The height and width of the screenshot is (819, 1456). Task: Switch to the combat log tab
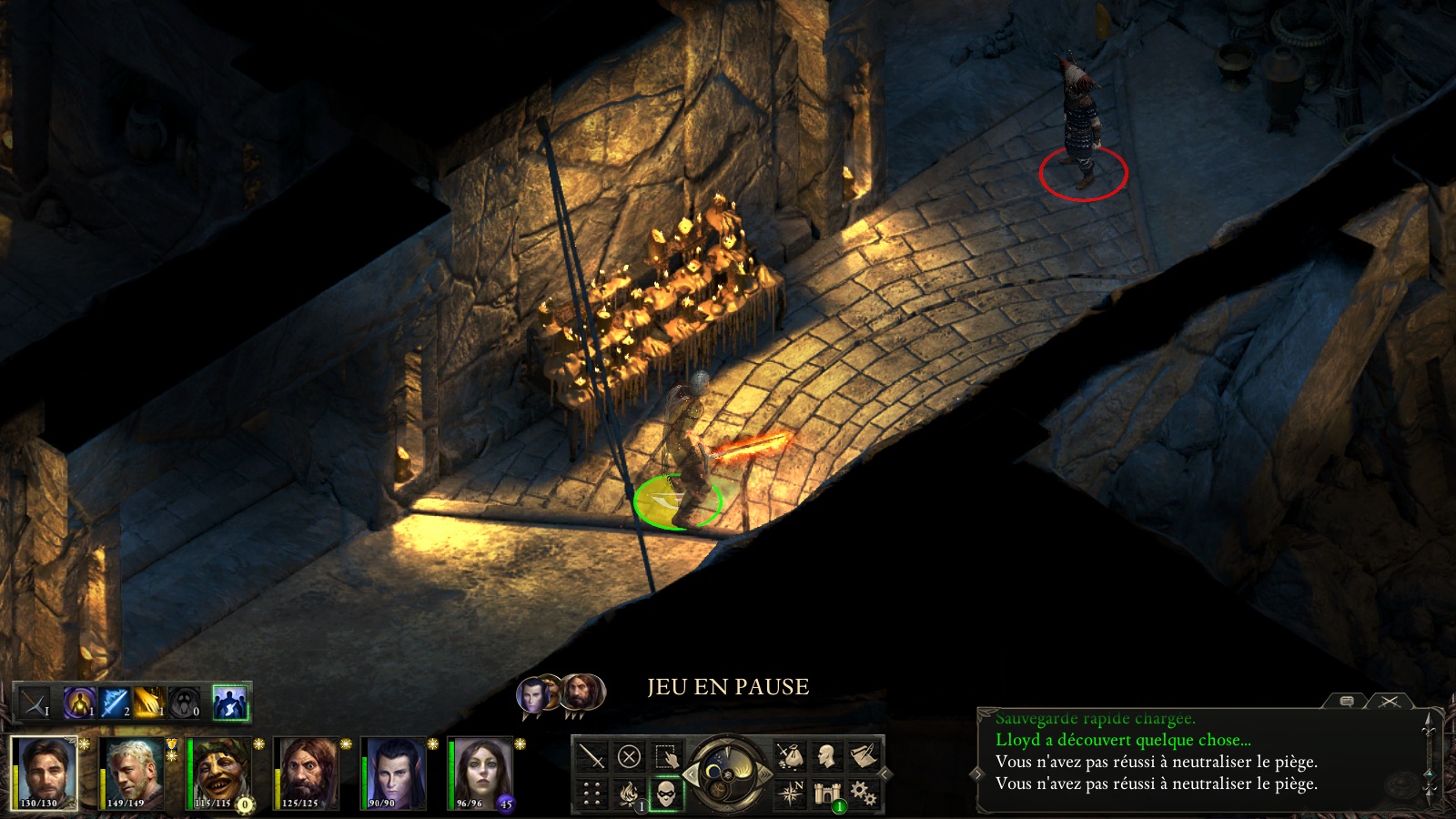(1390, 701)
